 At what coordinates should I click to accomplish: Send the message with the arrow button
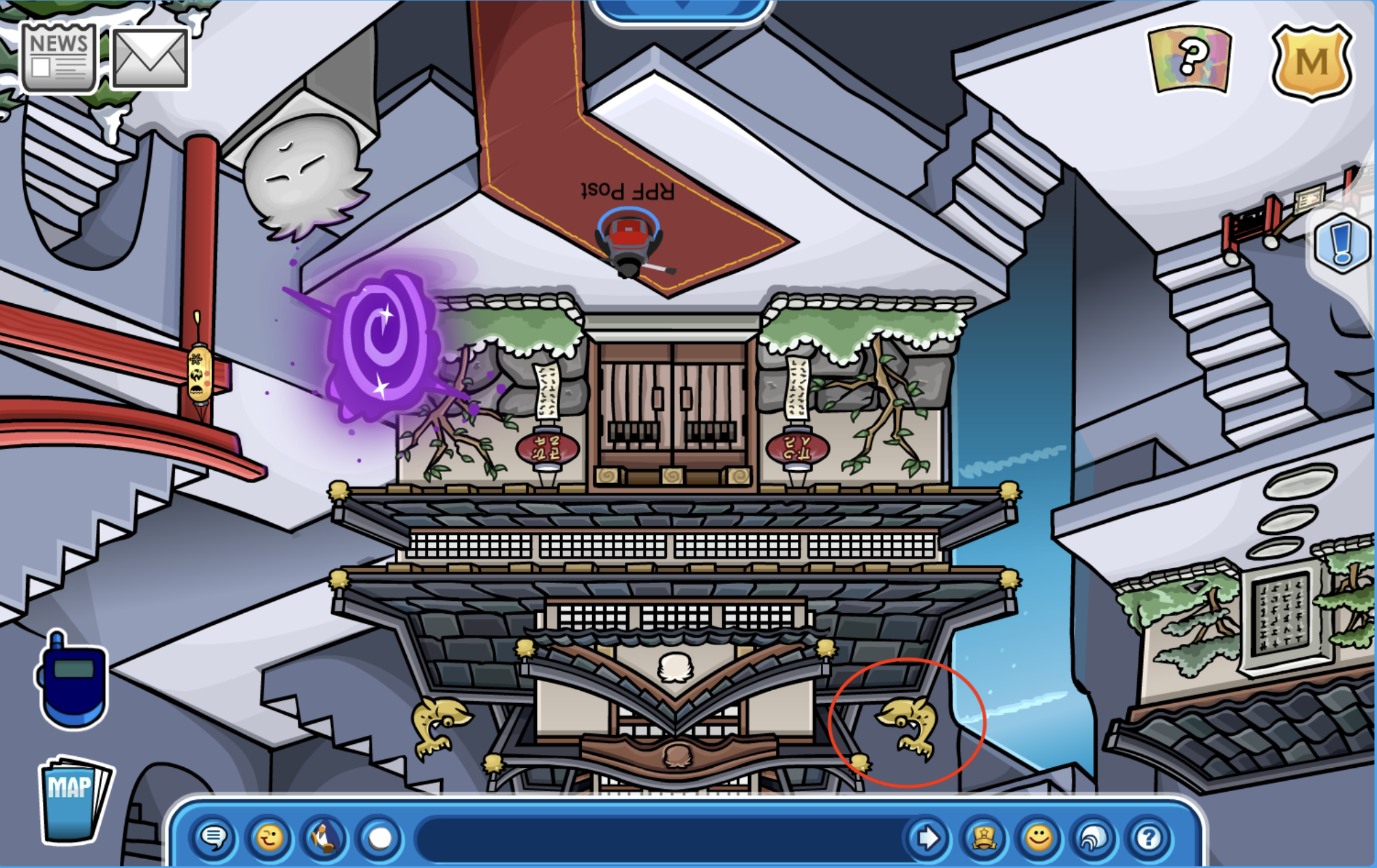click(927, 837)
